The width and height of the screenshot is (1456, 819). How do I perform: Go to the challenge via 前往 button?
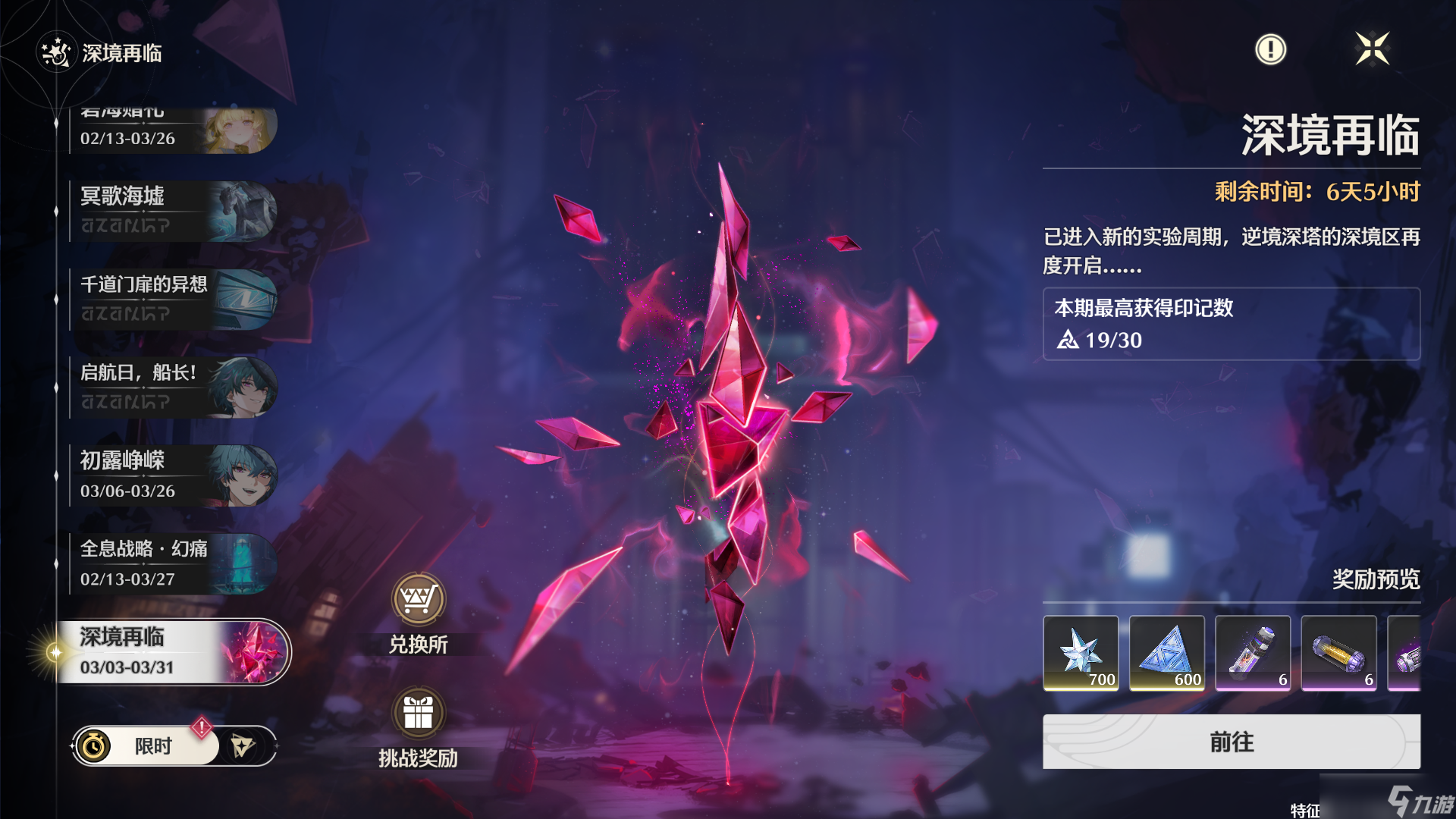click(1231, 742)
